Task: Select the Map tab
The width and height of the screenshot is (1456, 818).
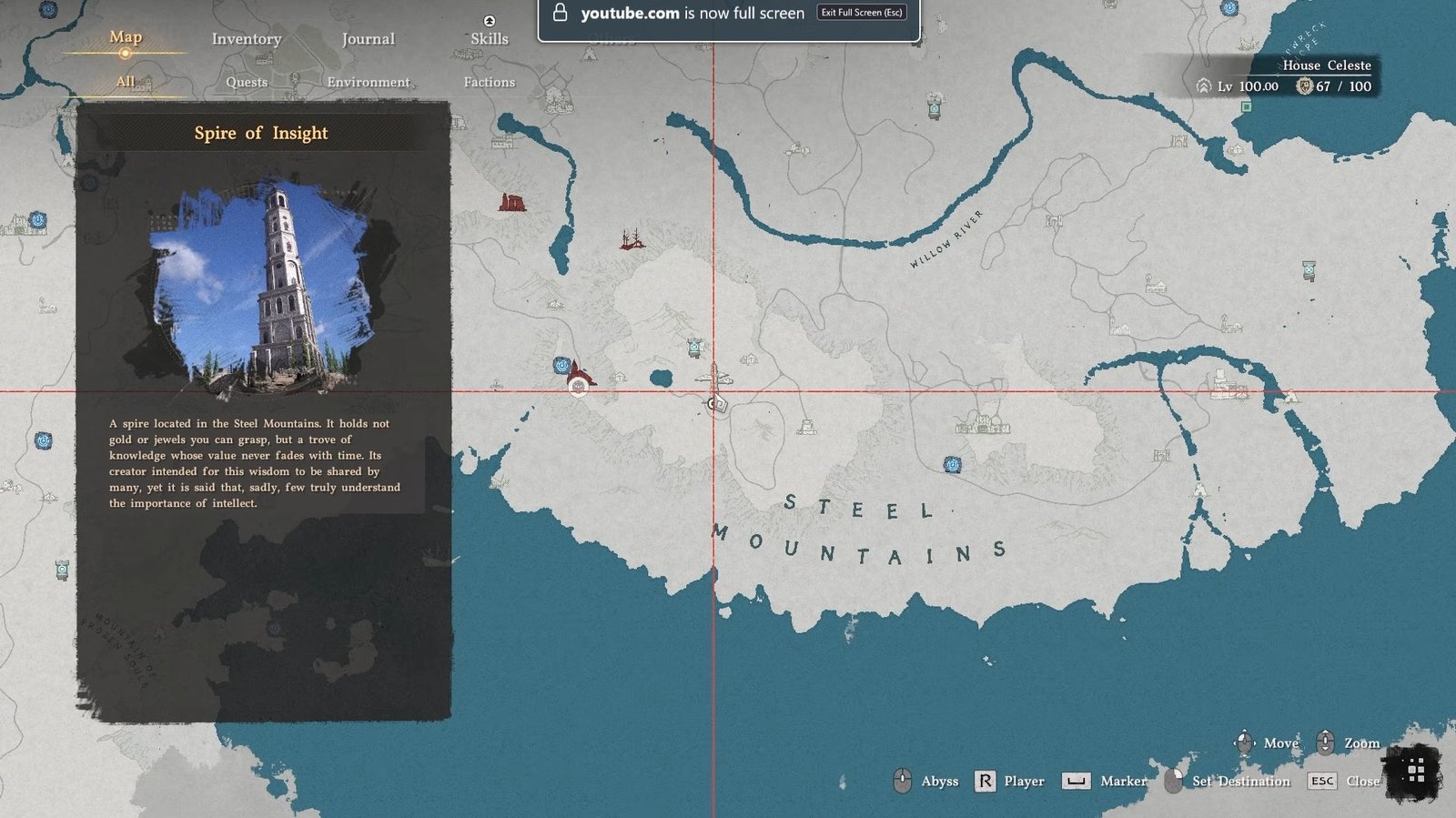Action: [x=126, y=37]
